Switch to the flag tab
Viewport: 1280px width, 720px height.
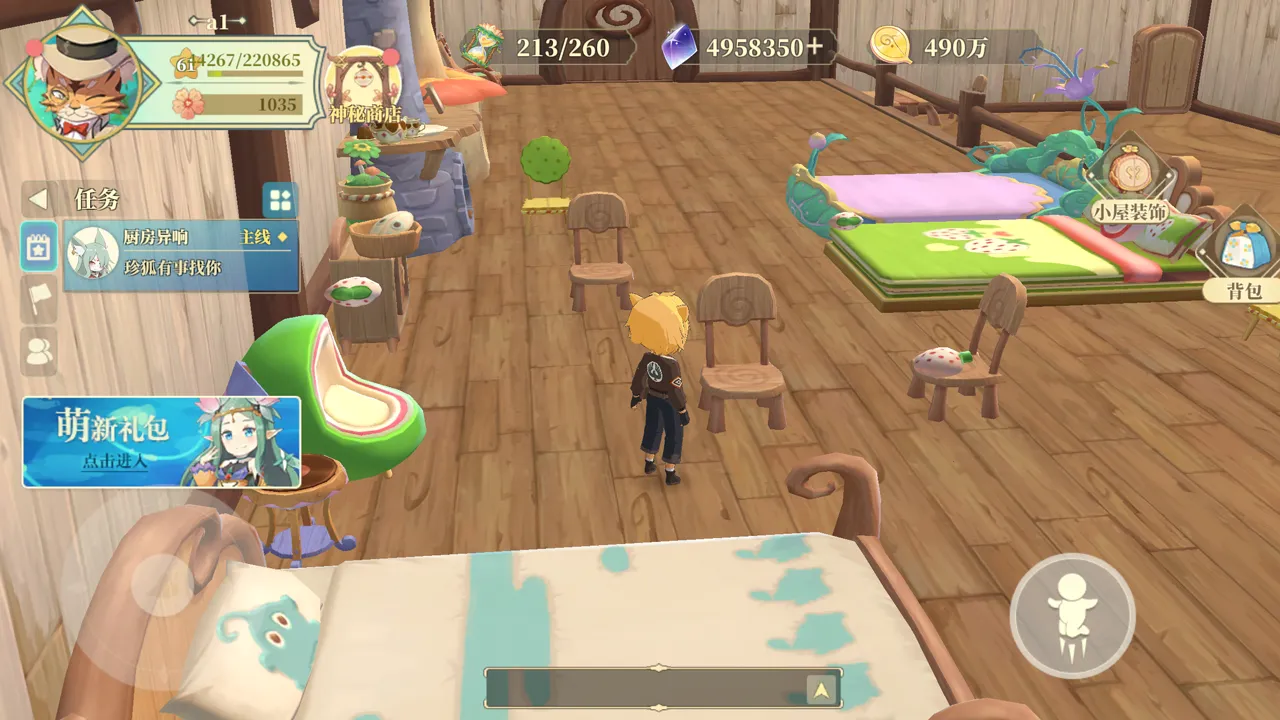tap(39, 299)
